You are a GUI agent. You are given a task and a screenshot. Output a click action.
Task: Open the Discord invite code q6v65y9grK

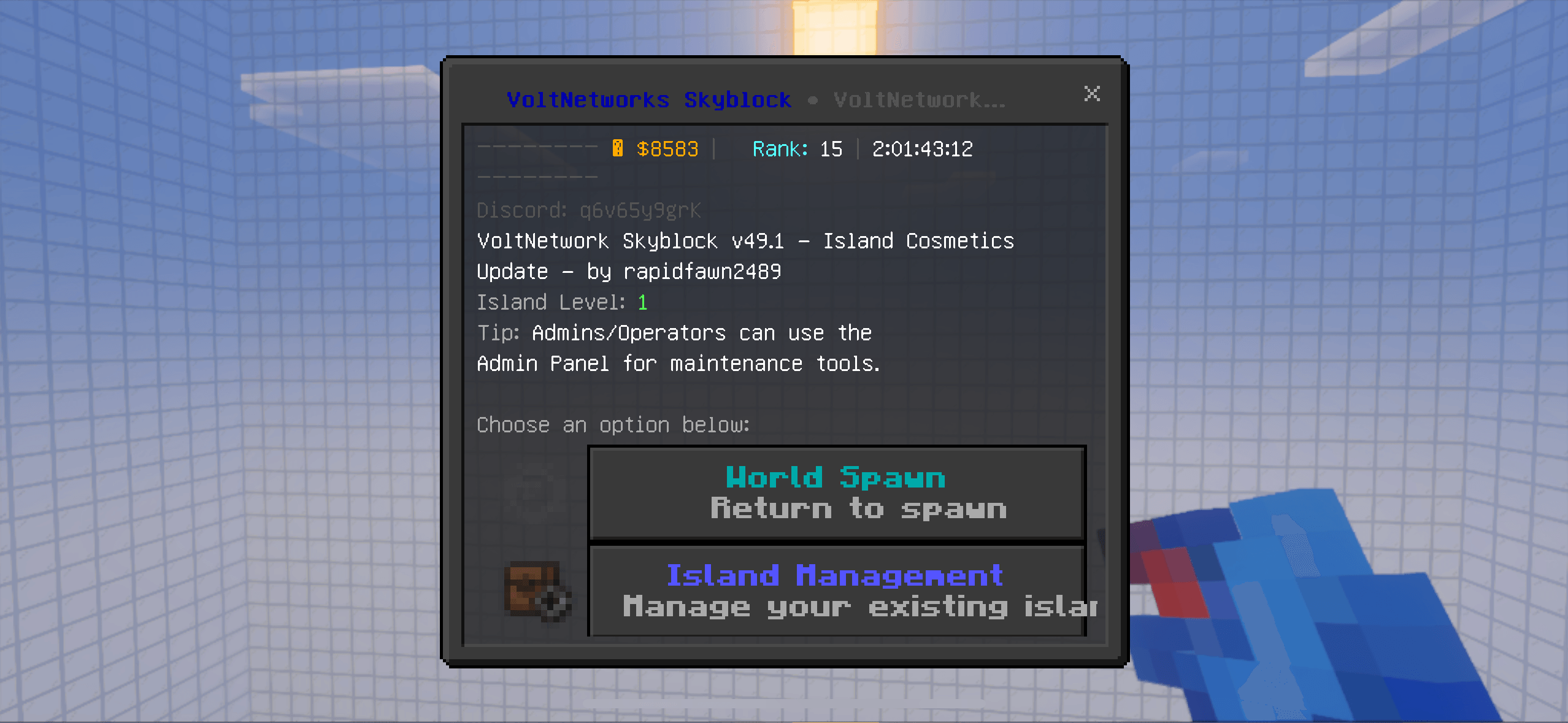click(x=640, y=210)
